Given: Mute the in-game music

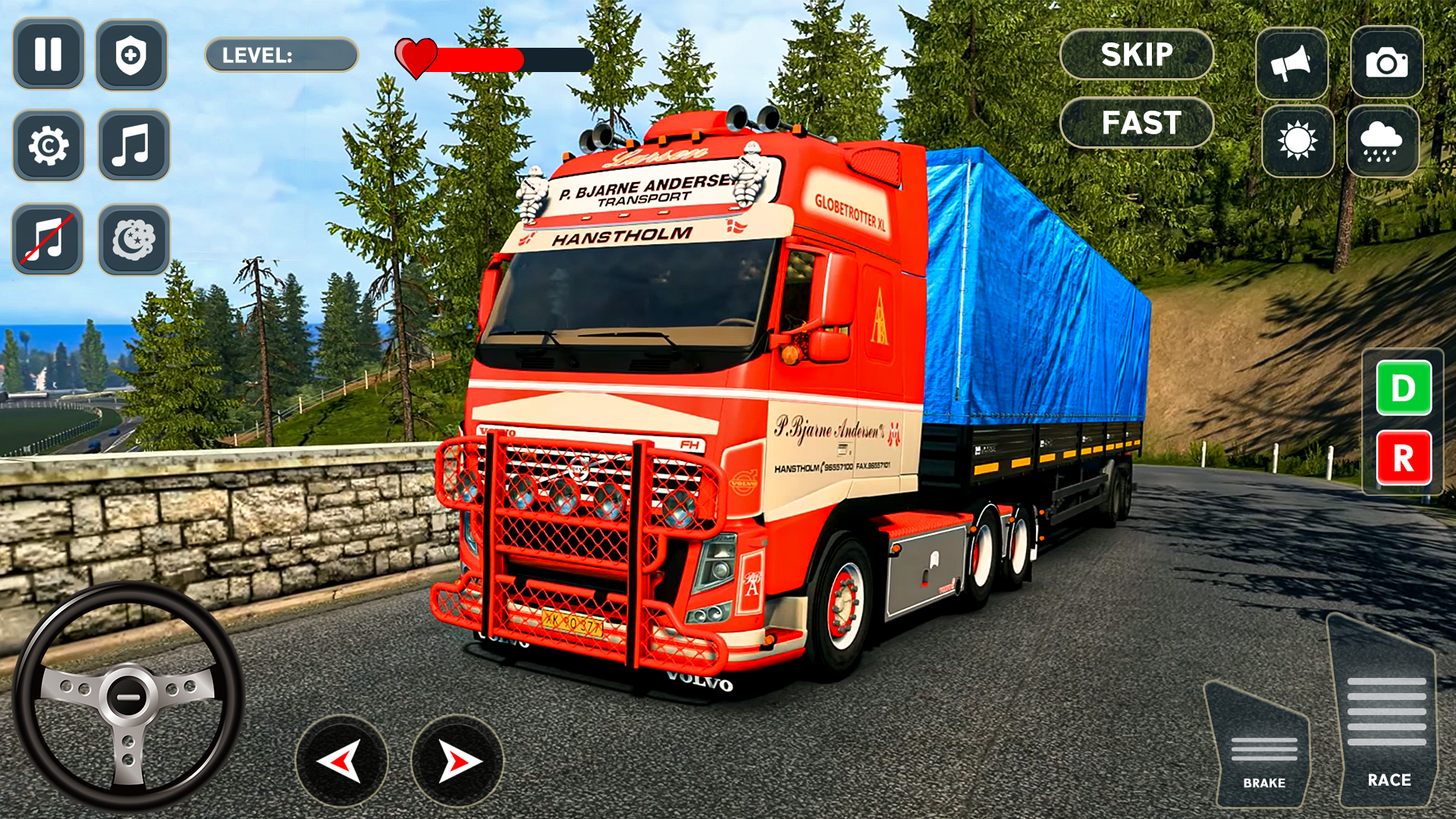Looking at the screenshot, I should tap(48, 240).
